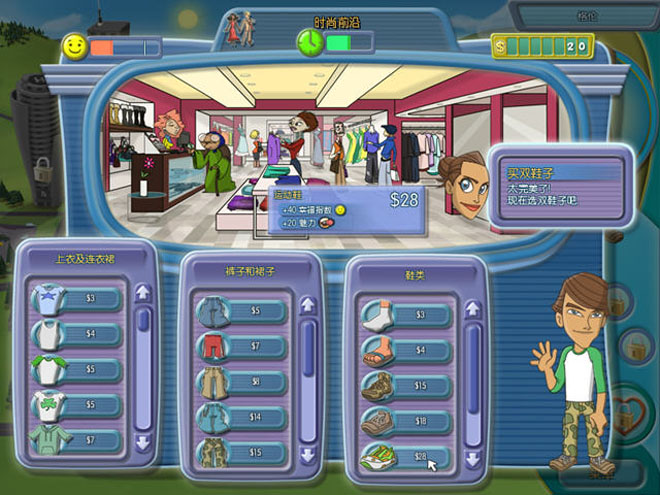Image resolution: width=660 pixels, height=495 pixels.
Task: Click the shoes list up arrow
Action: coord(473,309)
